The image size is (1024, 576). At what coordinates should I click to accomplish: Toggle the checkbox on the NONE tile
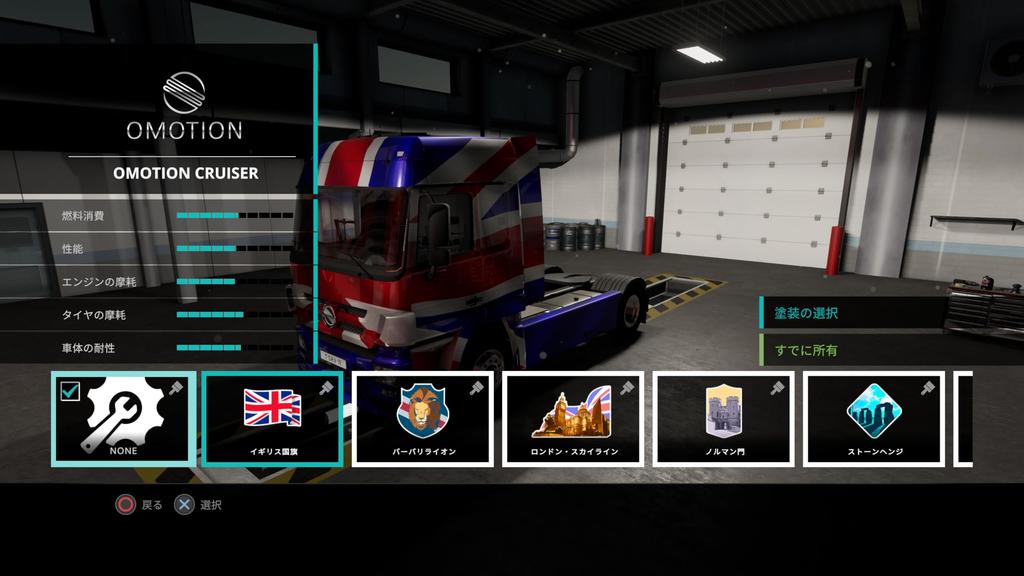pos(70,391)
